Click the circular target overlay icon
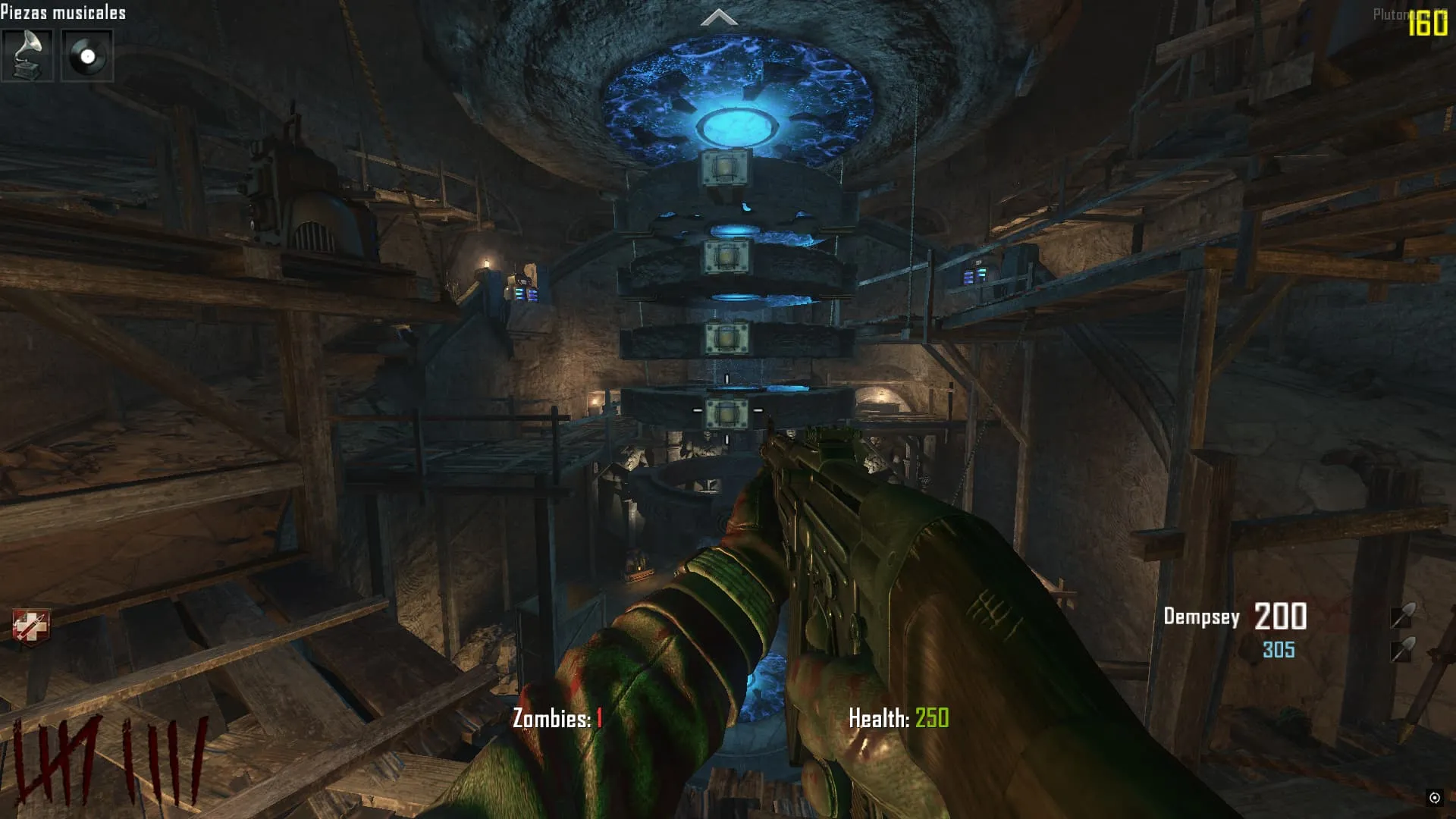The height and width of the screenshot is (819, 1456). [1434, 797]
